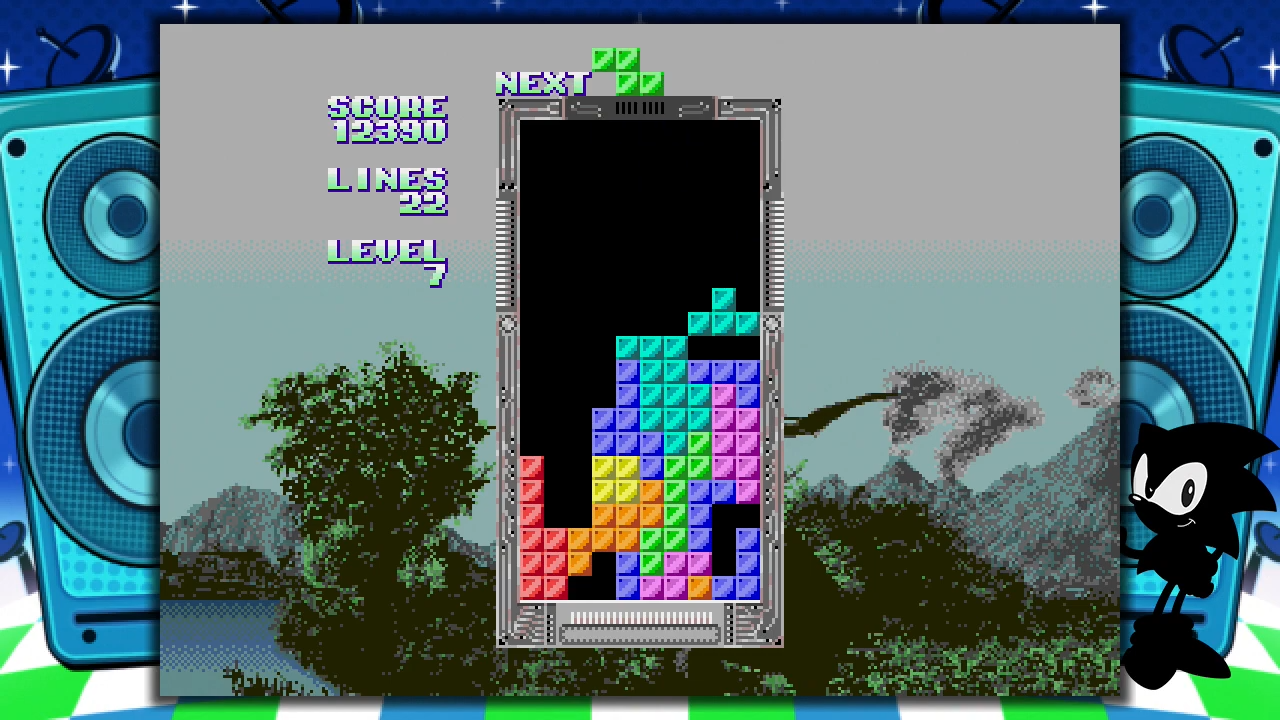This screenshot has height=720, width=1280.
Task: Click the teal block atop the stack
Action: point(723,298)
